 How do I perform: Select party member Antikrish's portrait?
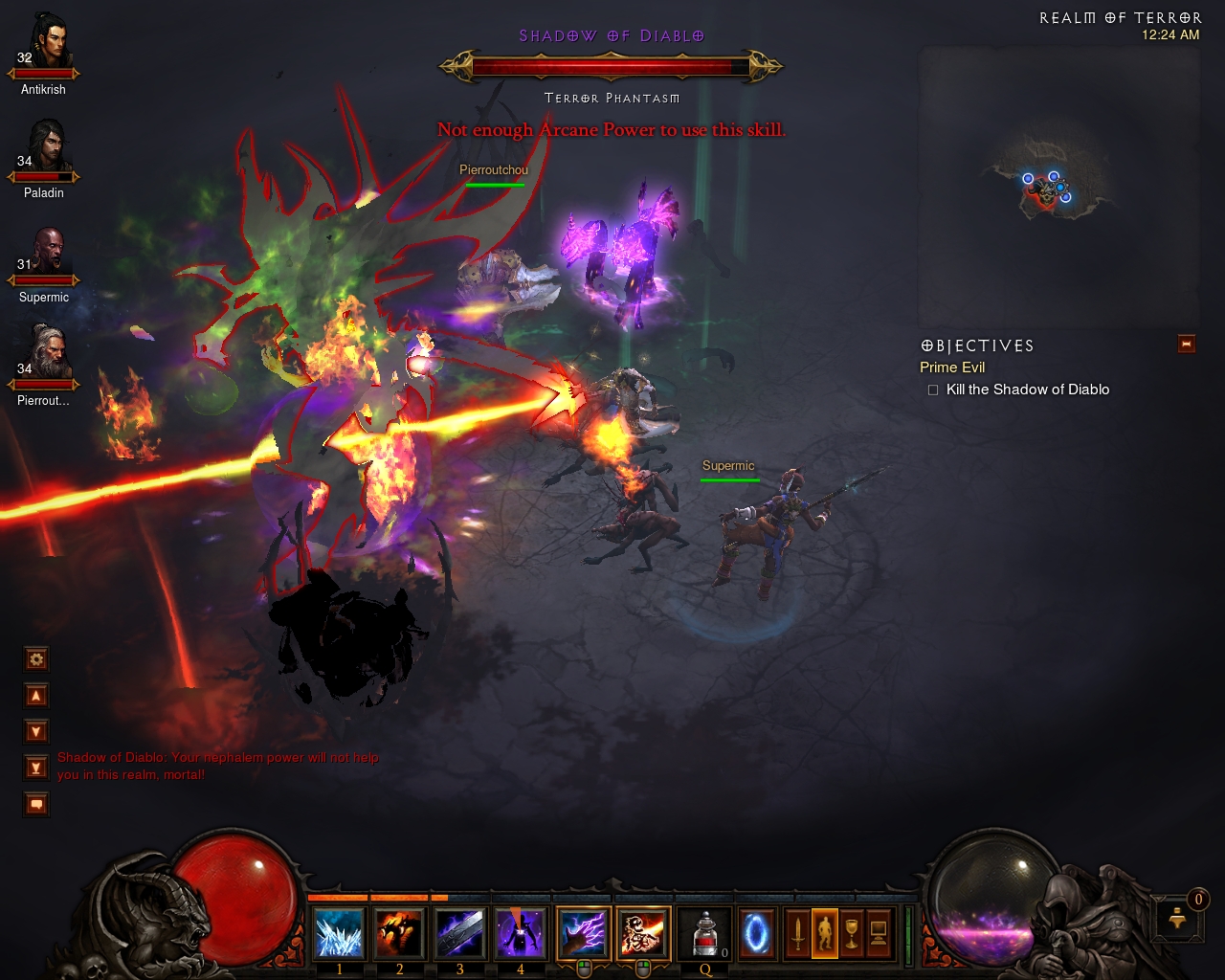pos(46,43)
